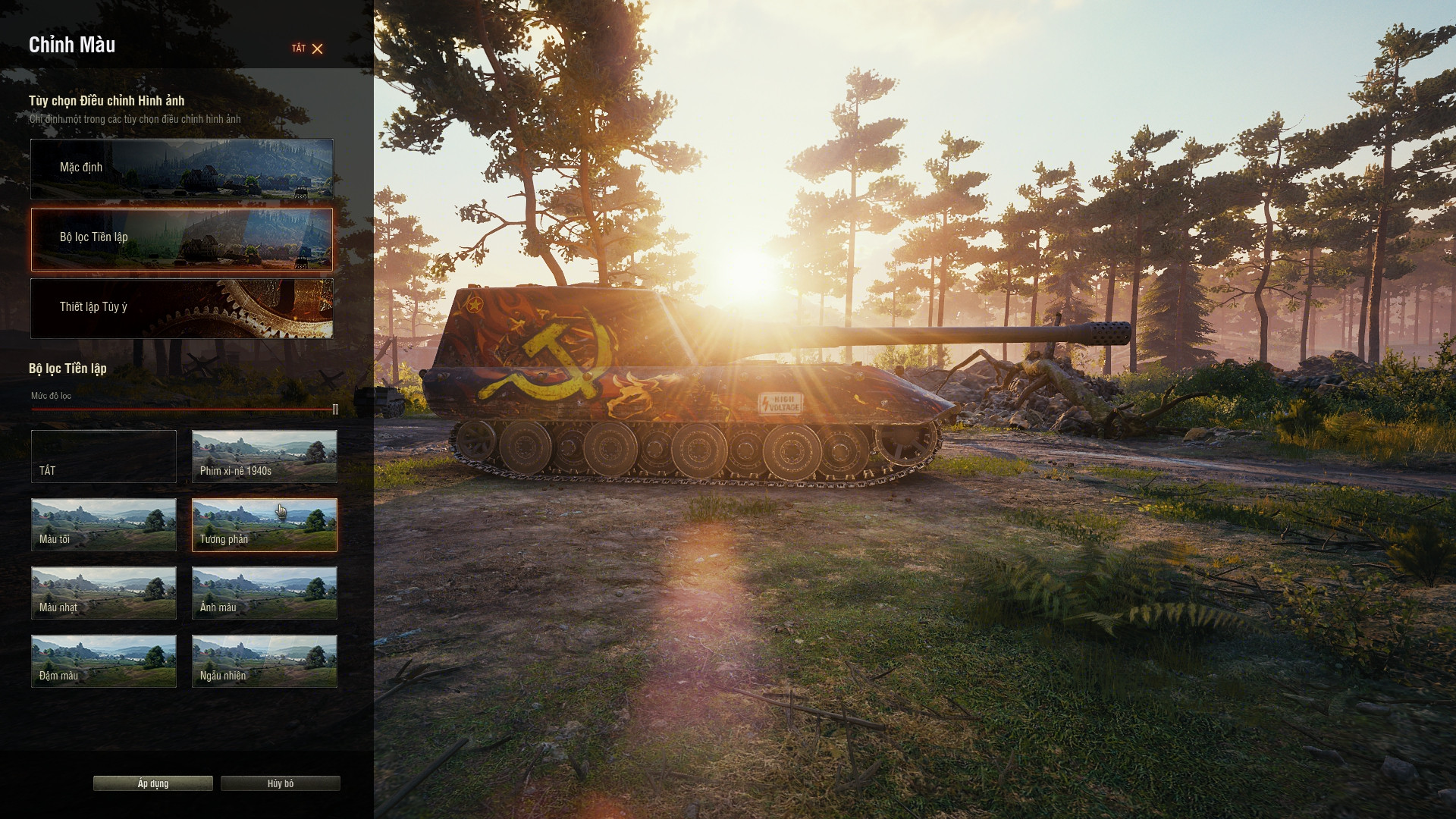Image resolution: width=1456 pixels, height=819 pixels.
Task: Open the Thiết lập Tùy ý option
Action: click(182, 308)
